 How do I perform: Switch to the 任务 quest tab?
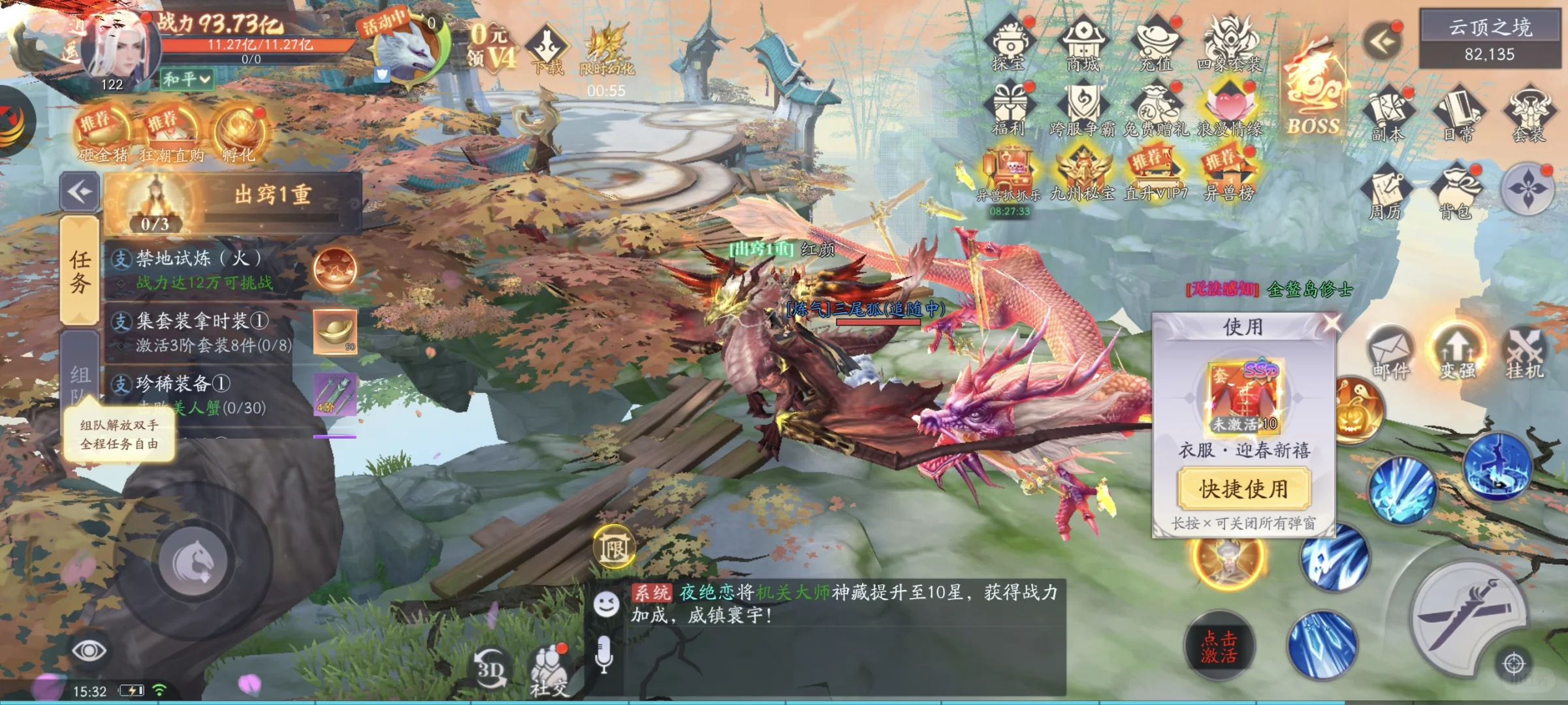[80, 272]
